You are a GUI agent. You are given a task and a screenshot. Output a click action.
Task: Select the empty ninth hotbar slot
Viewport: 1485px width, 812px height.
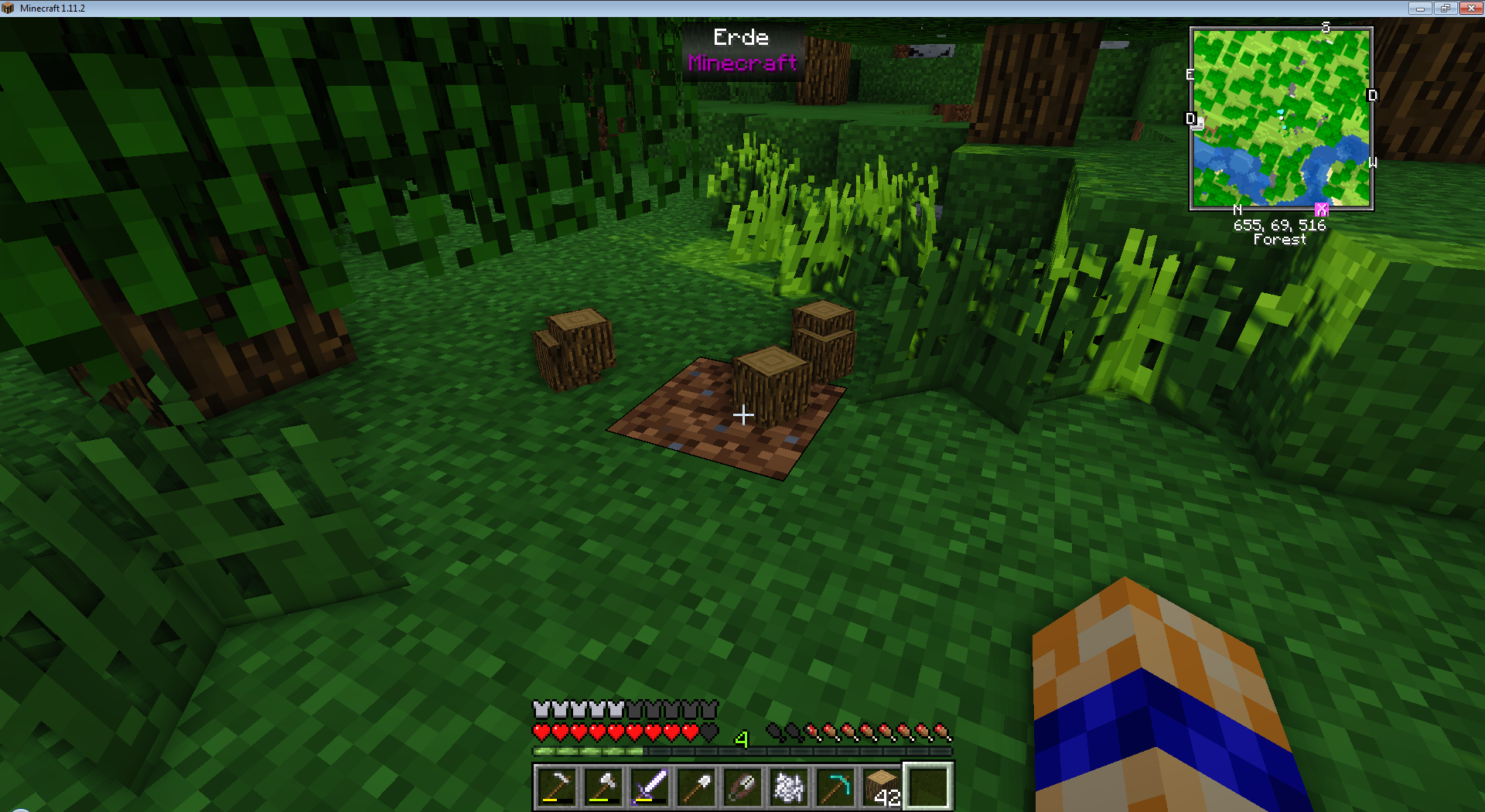click(928, 786)
